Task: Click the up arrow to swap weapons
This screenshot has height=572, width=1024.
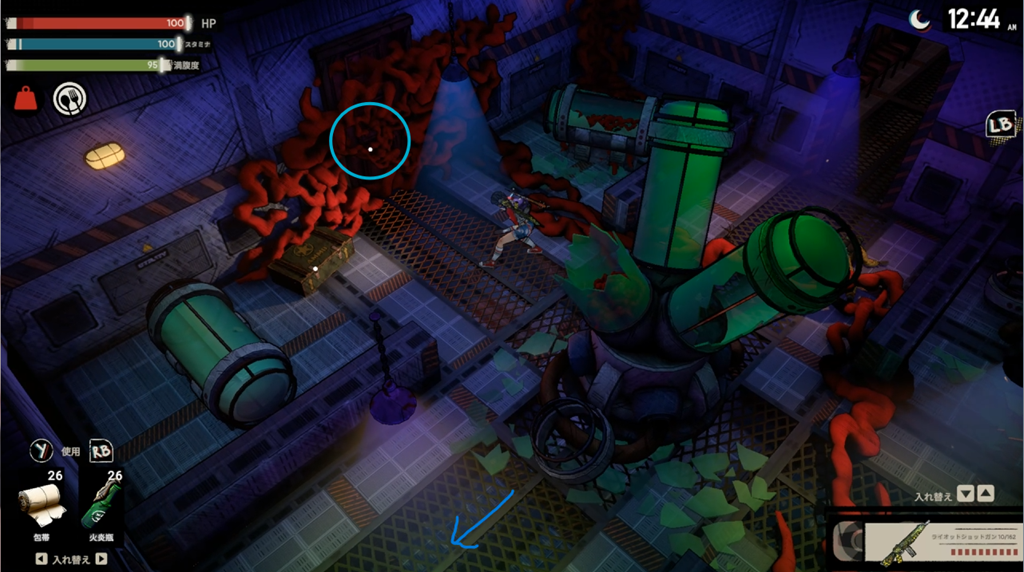Action: tap(985, 494)
